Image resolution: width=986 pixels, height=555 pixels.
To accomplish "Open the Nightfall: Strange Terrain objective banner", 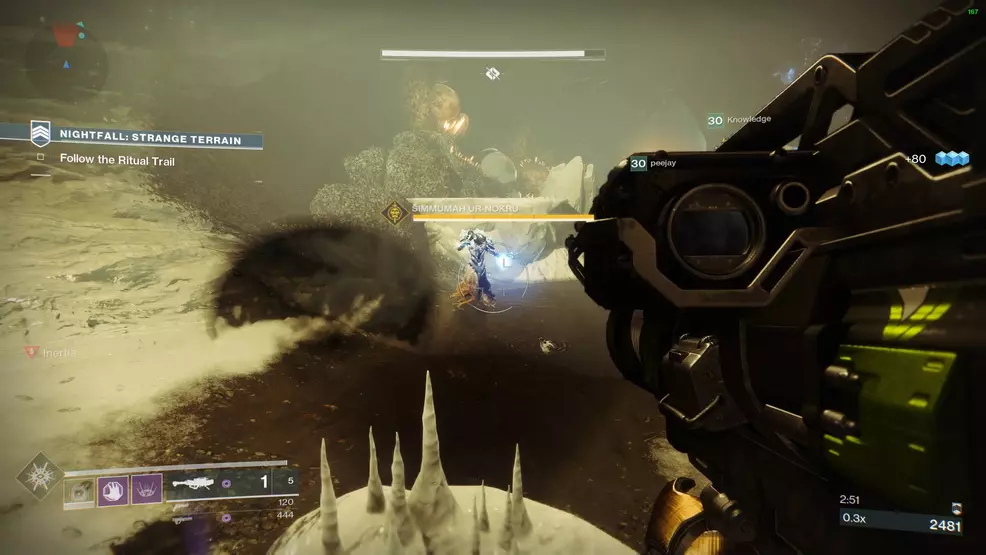I will (148, 139).
